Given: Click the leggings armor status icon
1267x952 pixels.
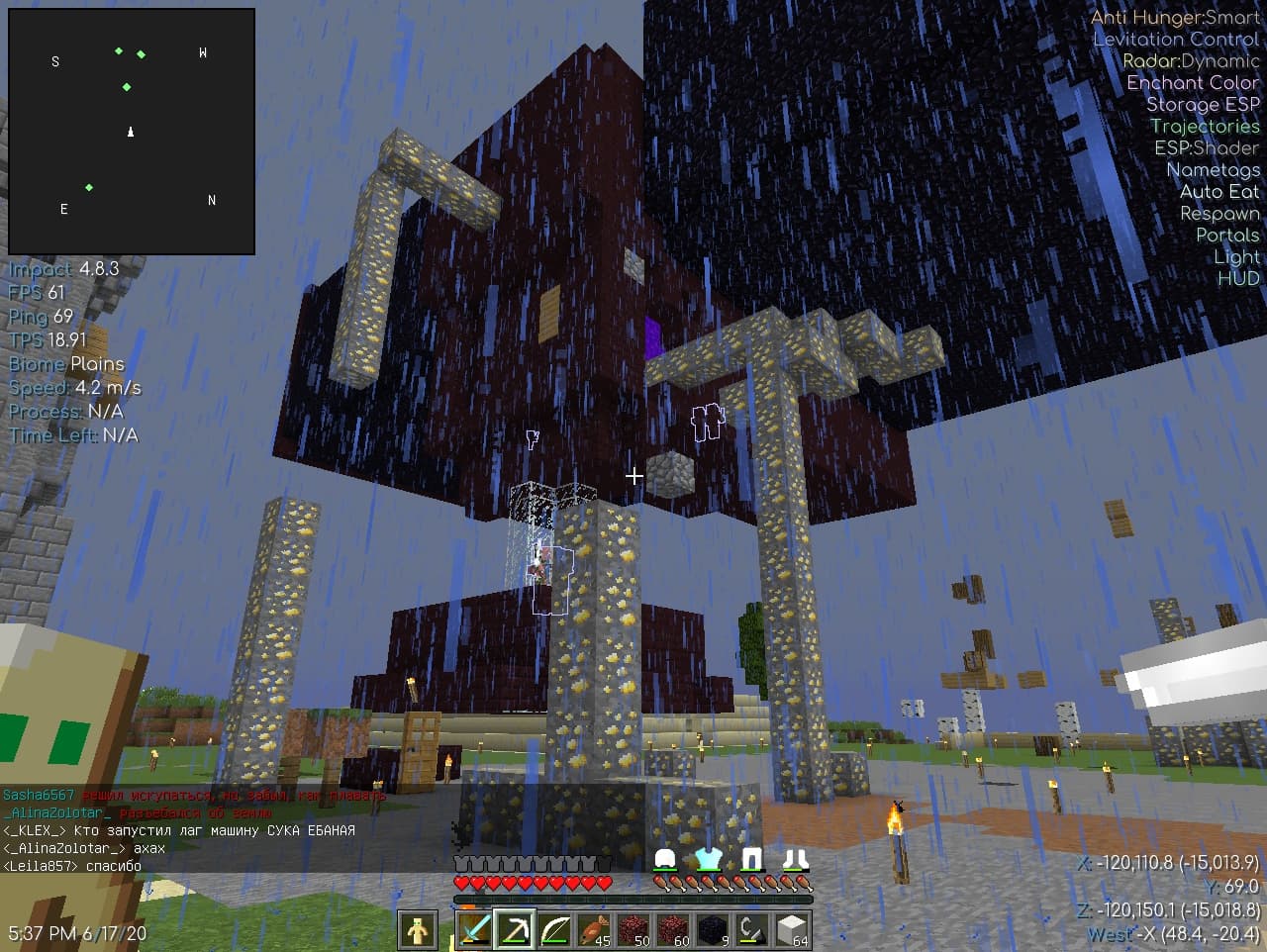Looking at the screenshot, I should click(752, 859).
